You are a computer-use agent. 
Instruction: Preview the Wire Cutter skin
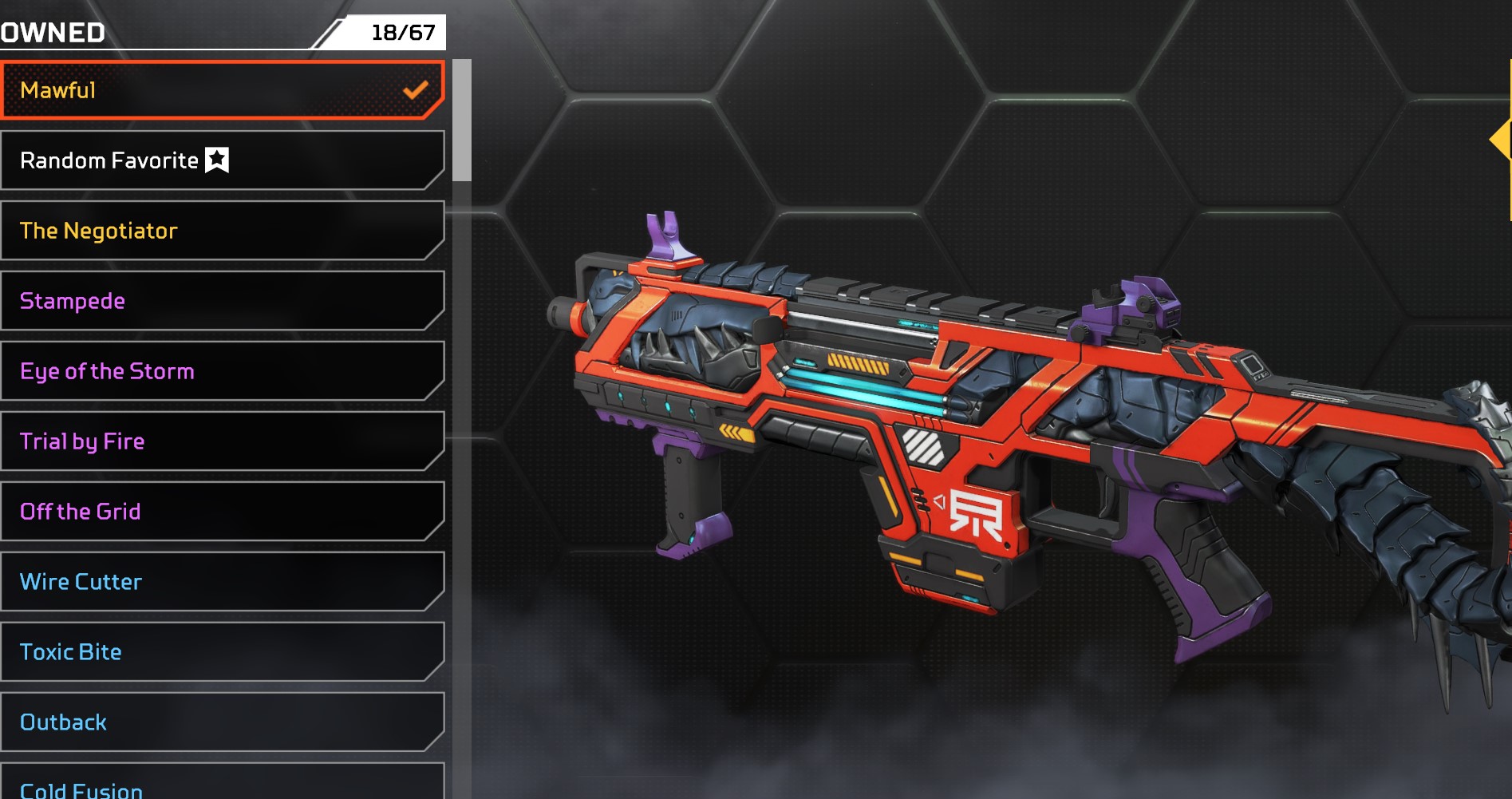tap(222, 582)
